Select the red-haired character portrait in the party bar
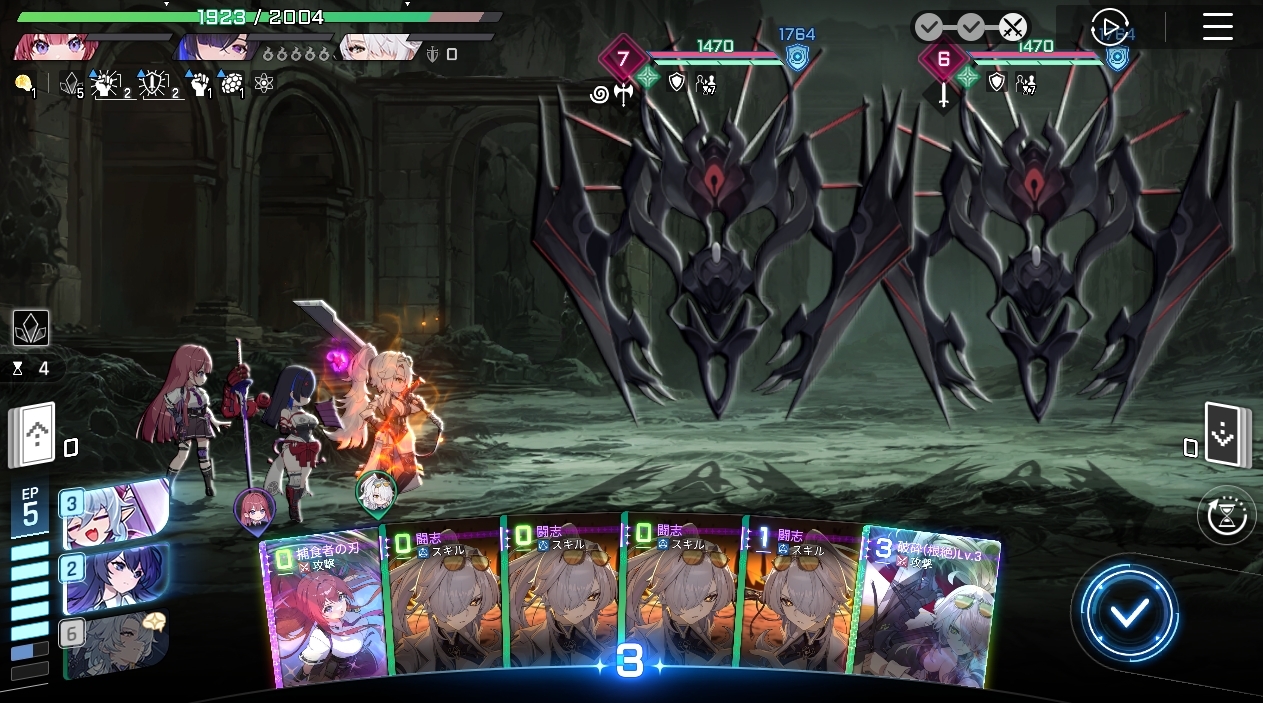The height and width of the screenshot is (703, 1263). [56, 47]
